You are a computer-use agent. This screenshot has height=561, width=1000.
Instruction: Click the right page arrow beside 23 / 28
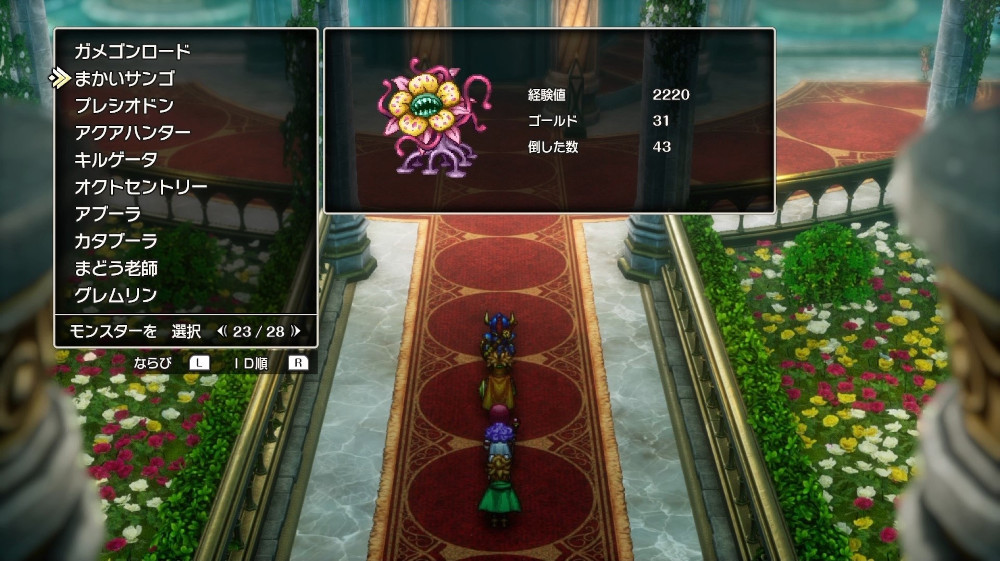tap(296, 330)
